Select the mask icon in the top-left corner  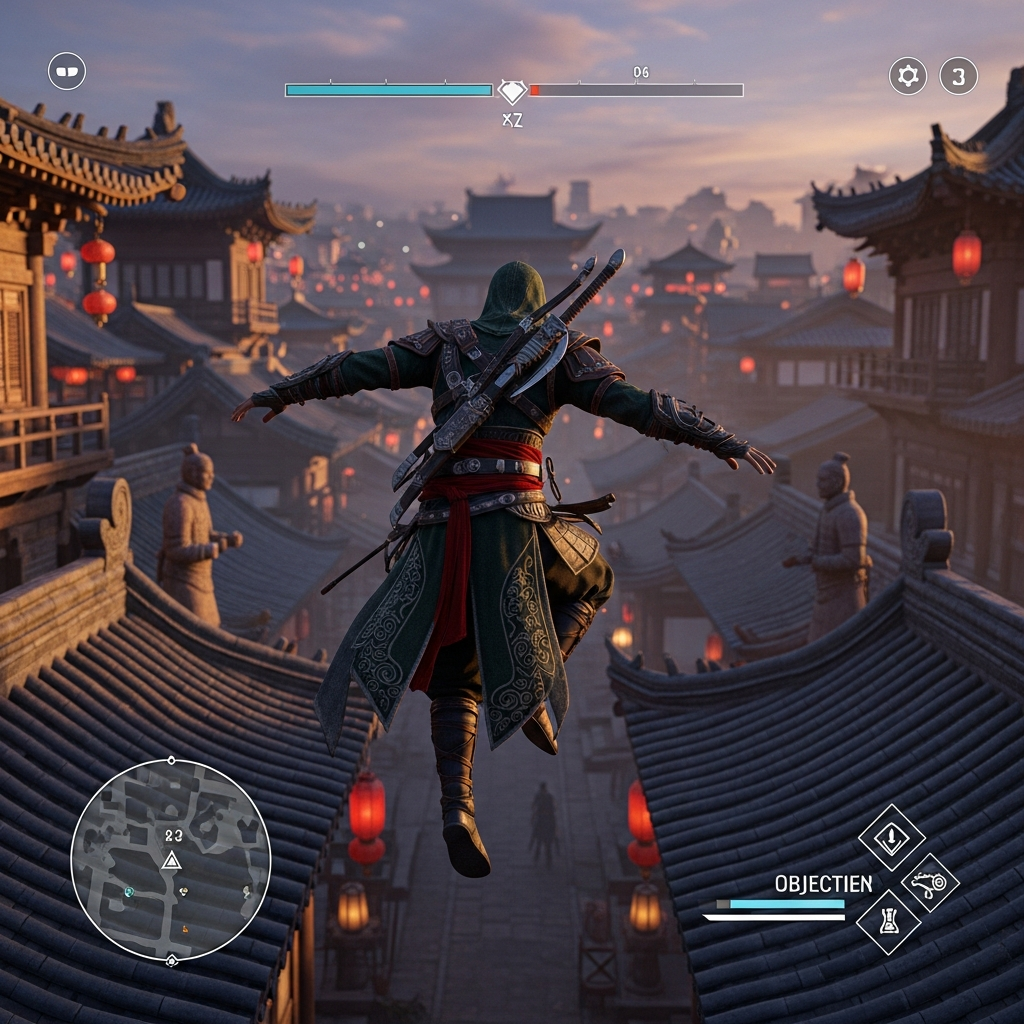pos(67,71)
